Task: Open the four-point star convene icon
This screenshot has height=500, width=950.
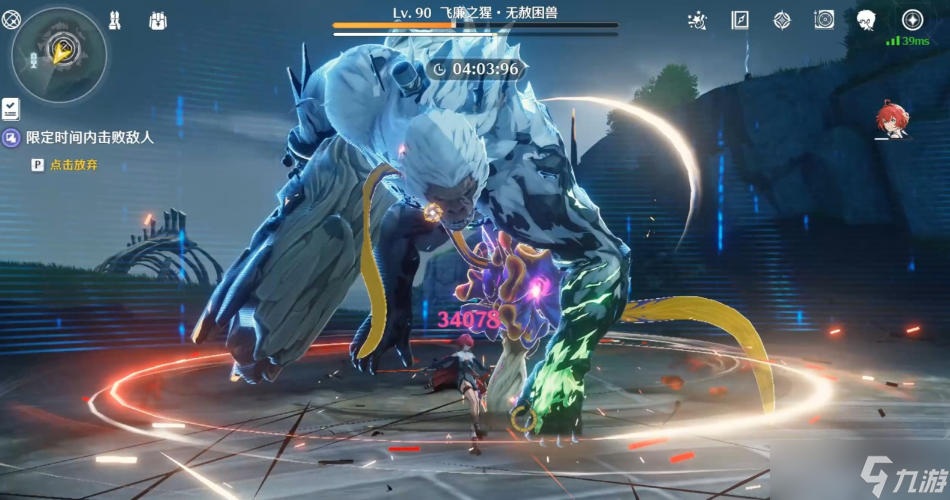Action: (782, 20)
